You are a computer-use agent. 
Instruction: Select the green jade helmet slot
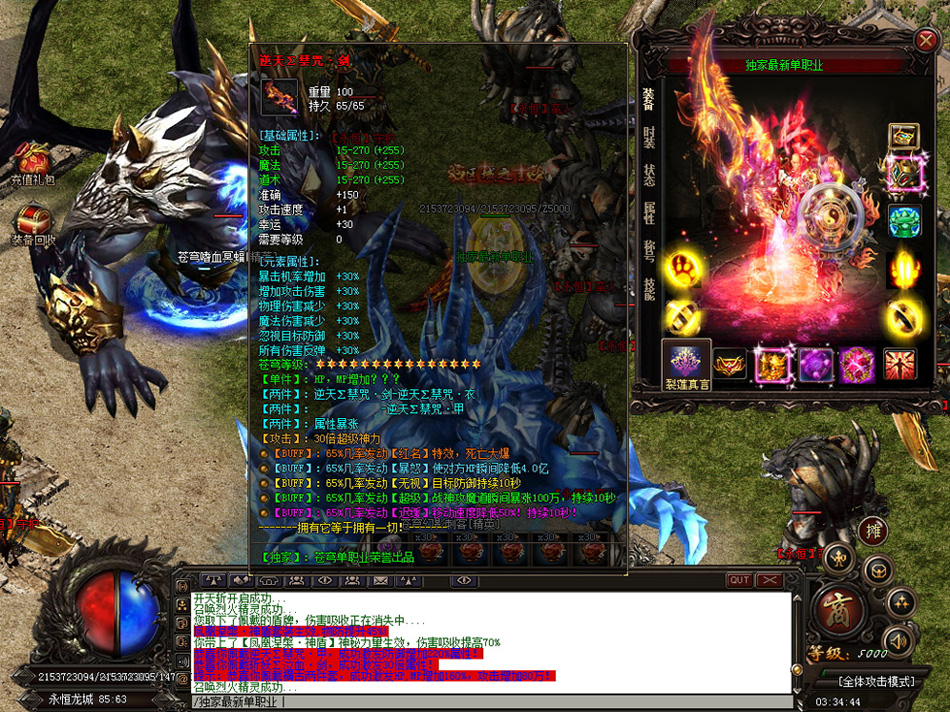(x=906, y=220)
